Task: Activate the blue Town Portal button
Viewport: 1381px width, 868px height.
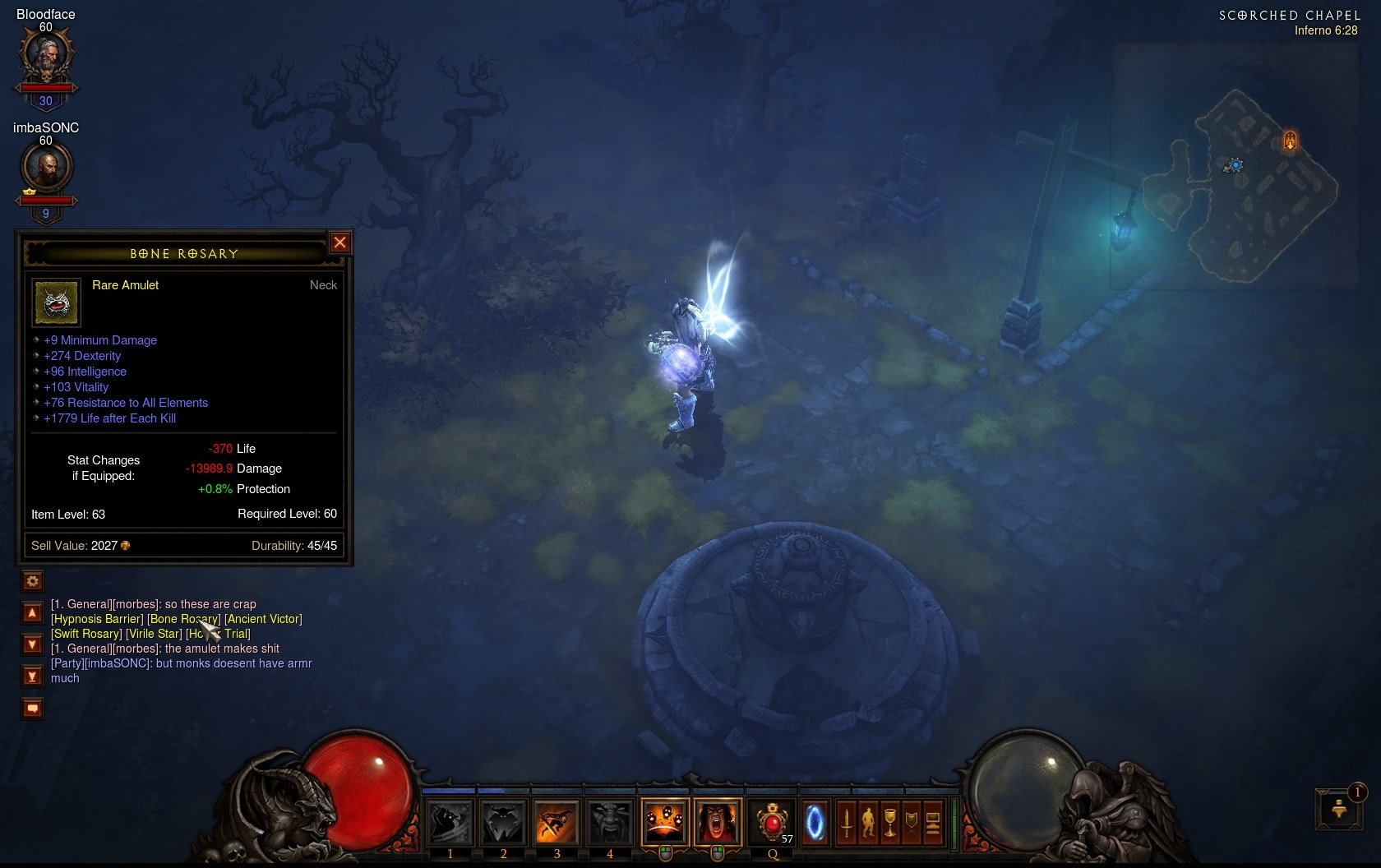Action: (815, 821)
